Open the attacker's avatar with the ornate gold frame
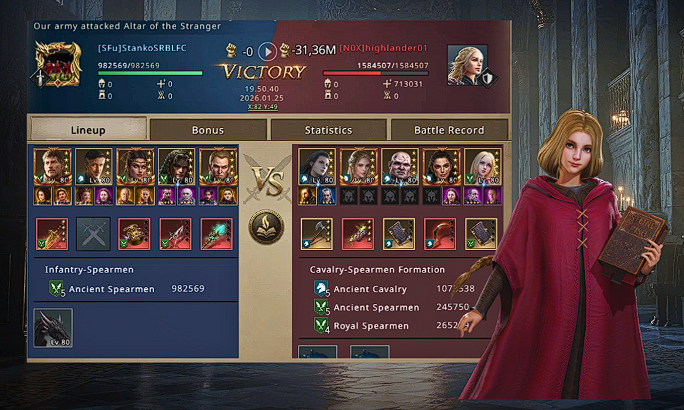 point(55,65)
